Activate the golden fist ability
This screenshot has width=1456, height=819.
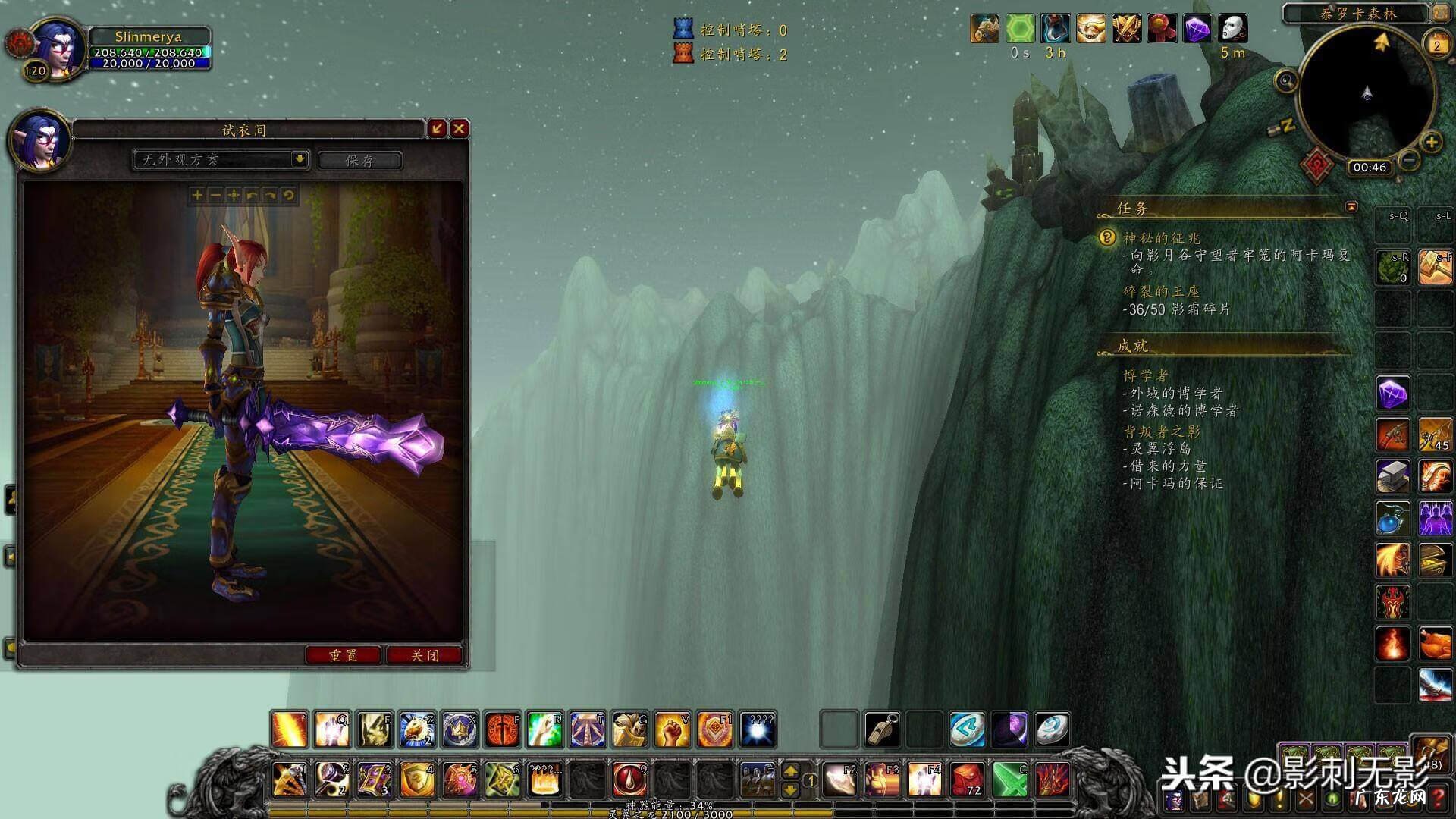tap(672, 730)
